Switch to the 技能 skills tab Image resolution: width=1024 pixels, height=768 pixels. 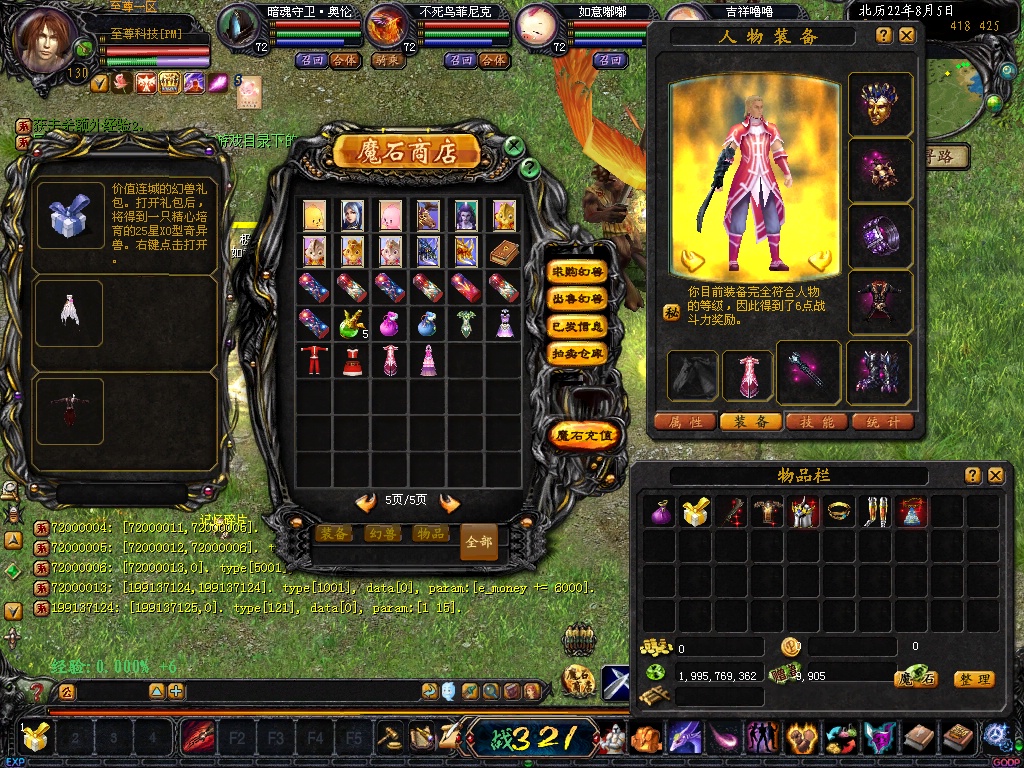point(815,422)
